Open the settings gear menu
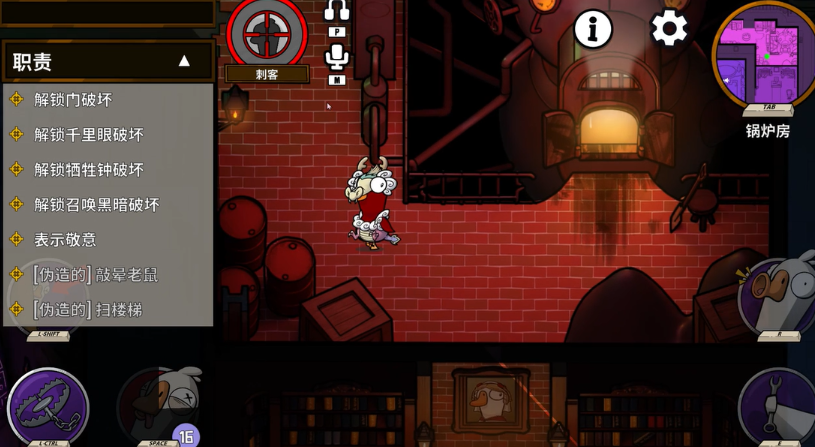Viewport: 815px width, 447px height. (x=669, y=28)
